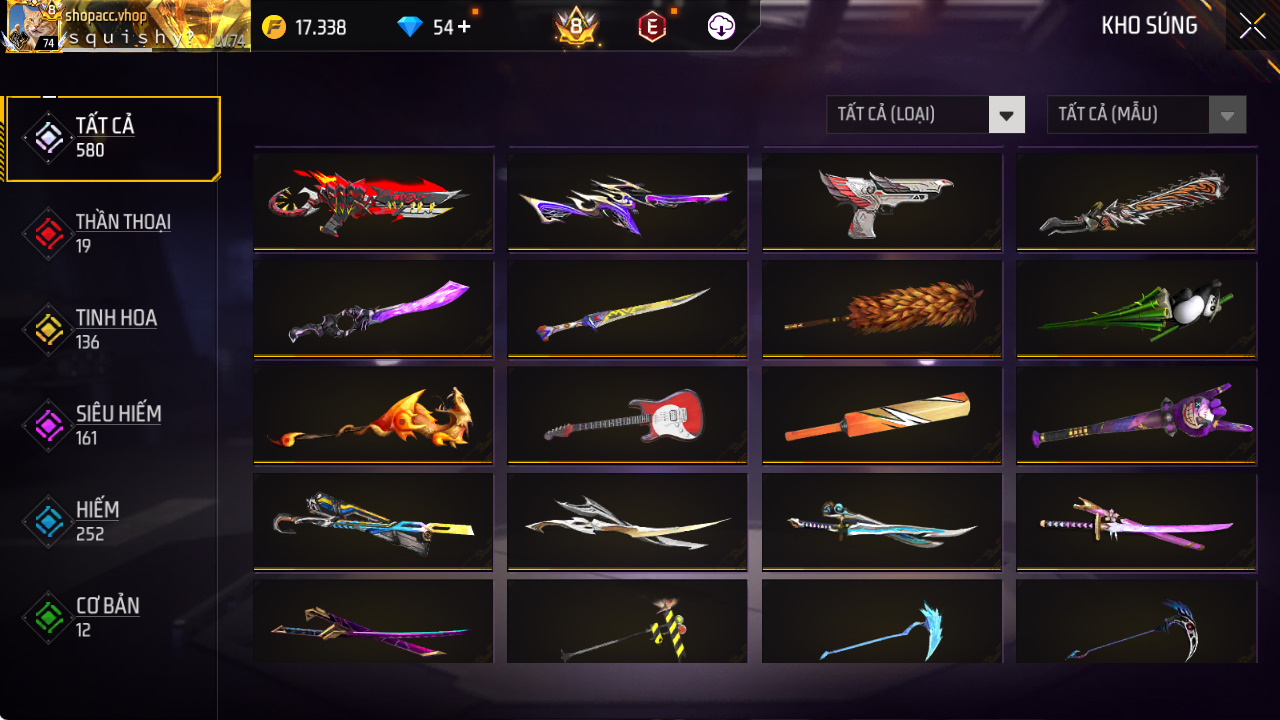Open the cloud download icon
This screenshot has height=720, width=1280.
(721, 27)
